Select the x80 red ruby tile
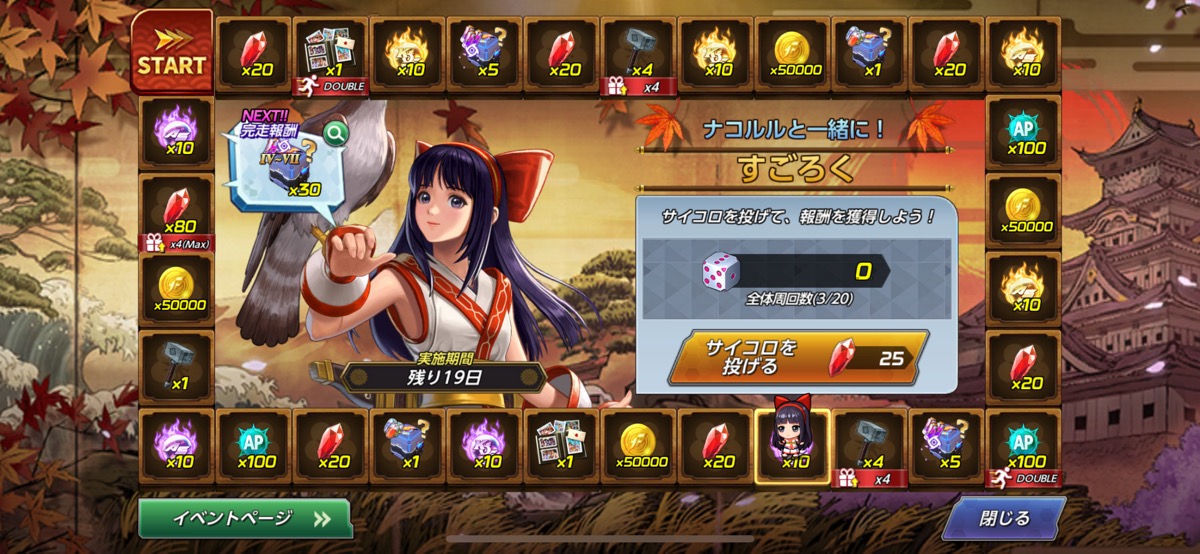1200x554 pixels. (x=176, y=211)
